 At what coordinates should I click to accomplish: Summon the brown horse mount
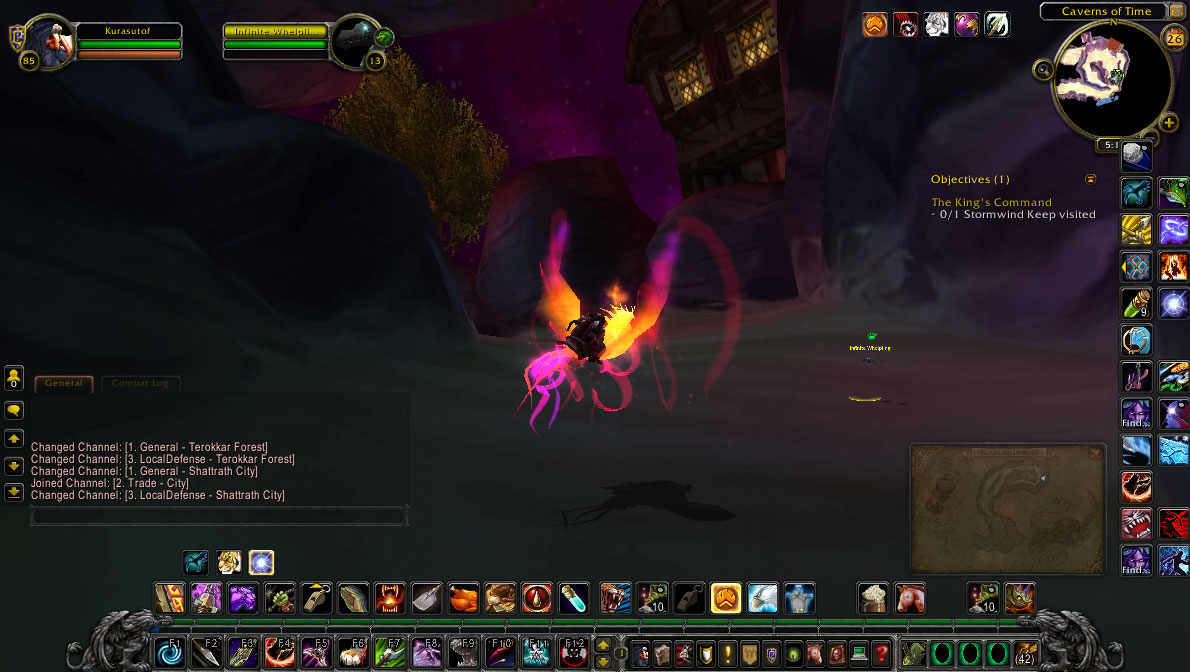click(909, 598)
